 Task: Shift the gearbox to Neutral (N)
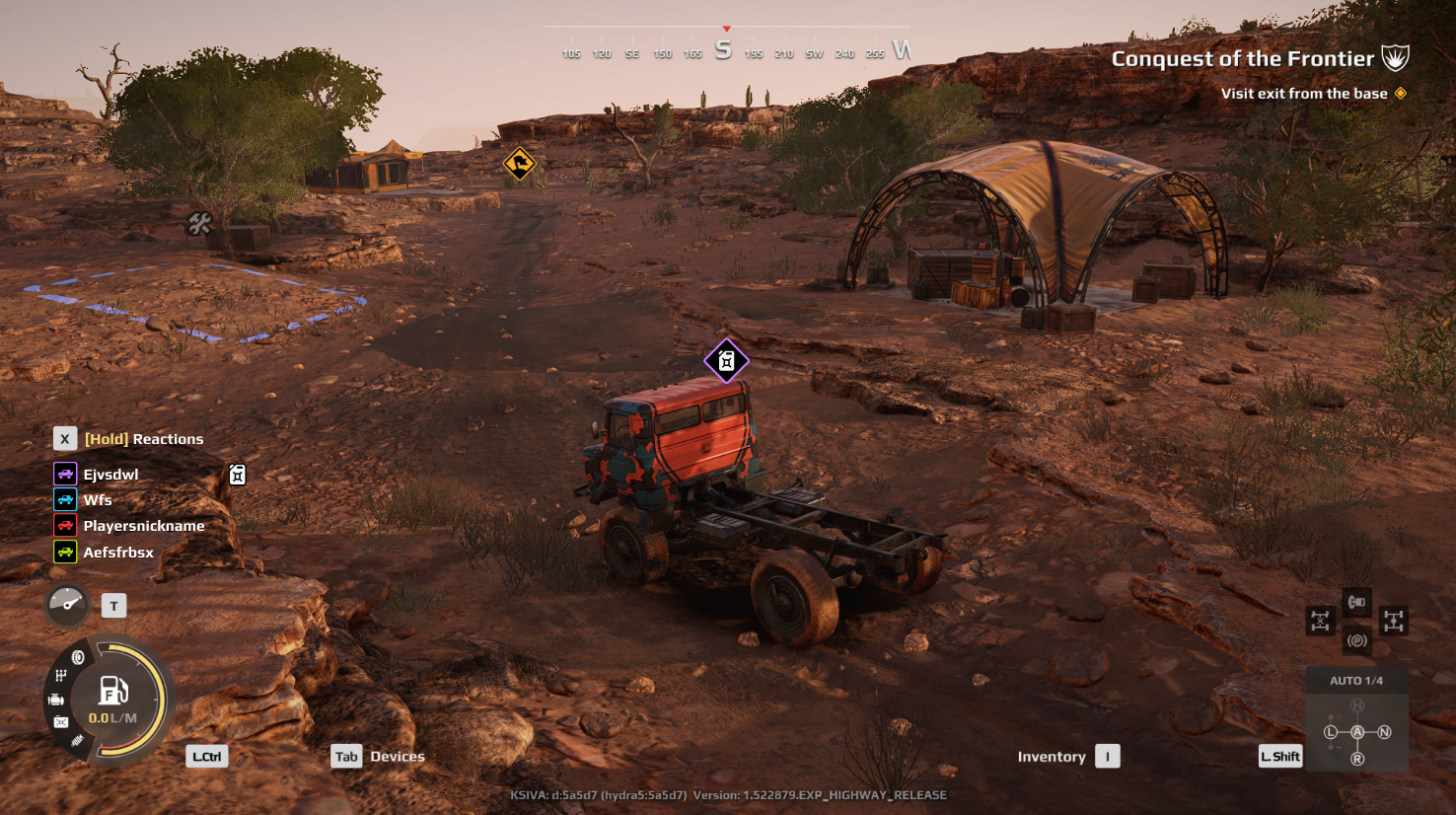click(x=1384, y=732)
